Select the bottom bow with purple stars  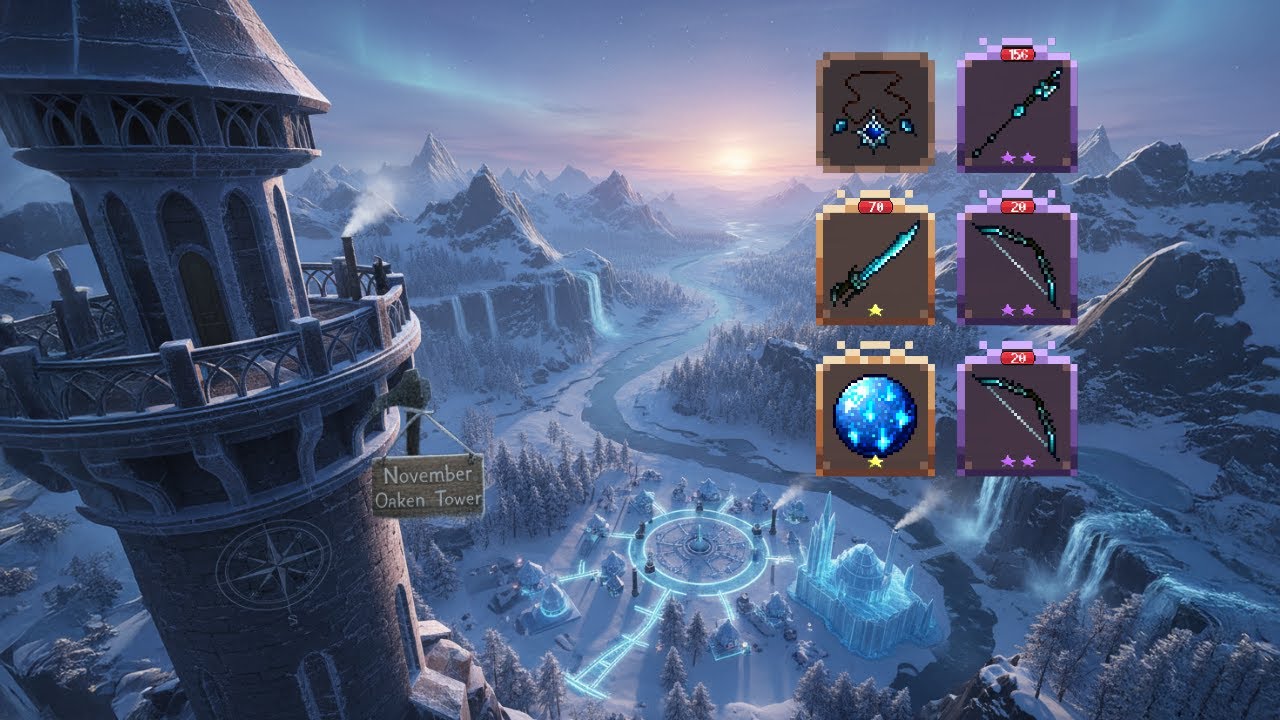(x=1014, y=408)
